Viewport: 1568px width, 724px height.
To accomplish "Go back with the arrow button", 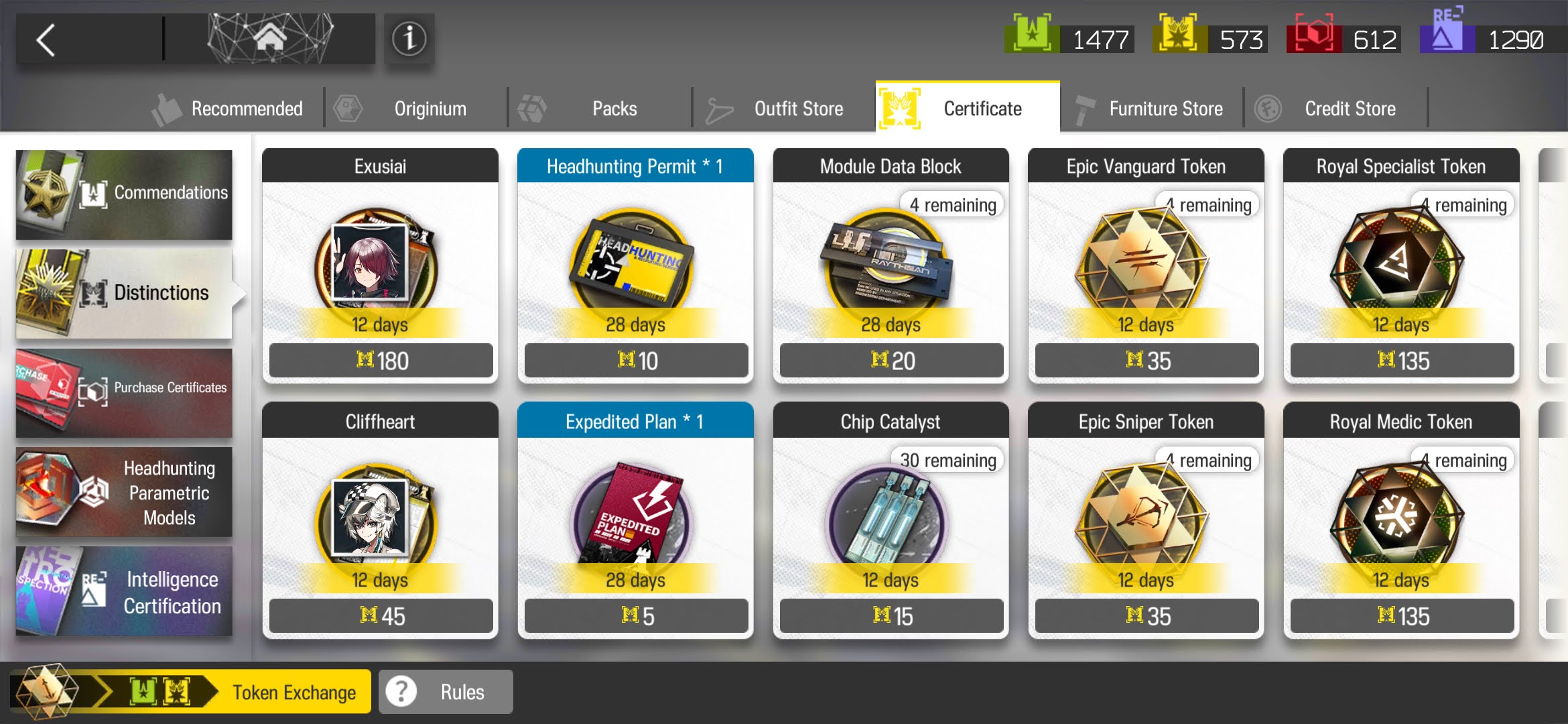I will [x=47, y=40].
